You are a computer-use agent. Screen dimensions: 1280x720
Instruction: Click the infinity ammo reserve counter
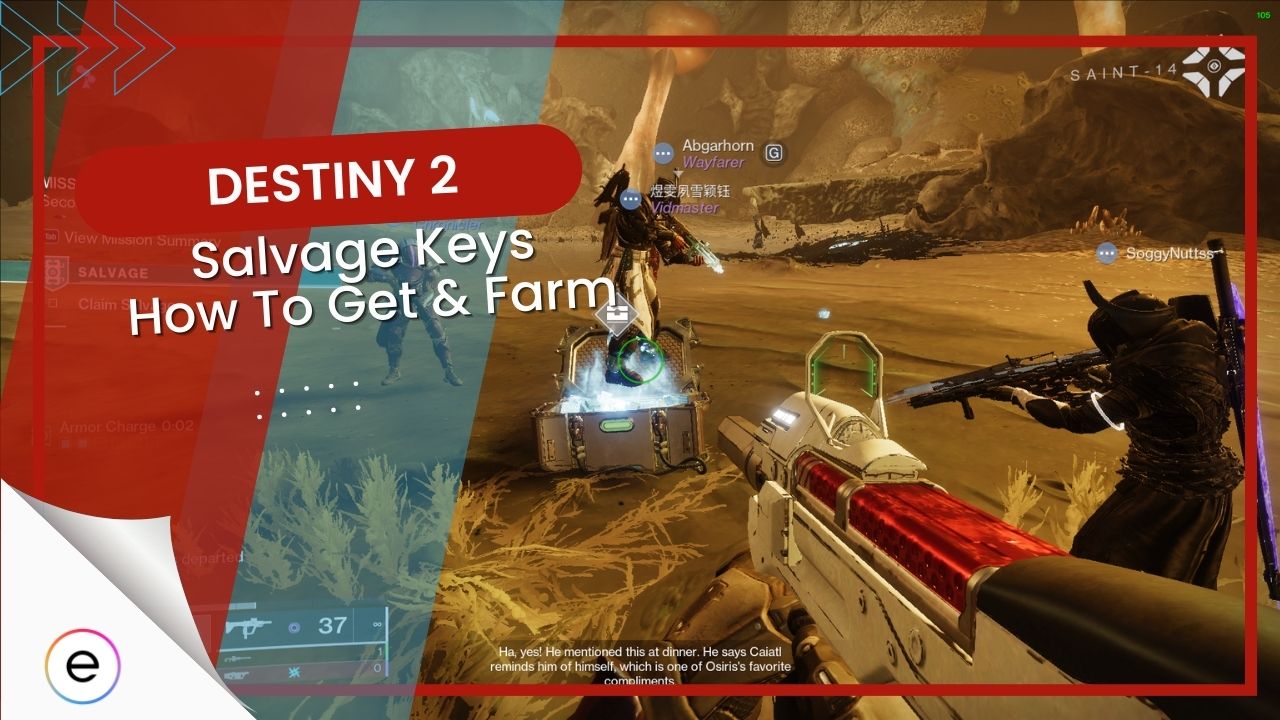[x=376, y=625]
